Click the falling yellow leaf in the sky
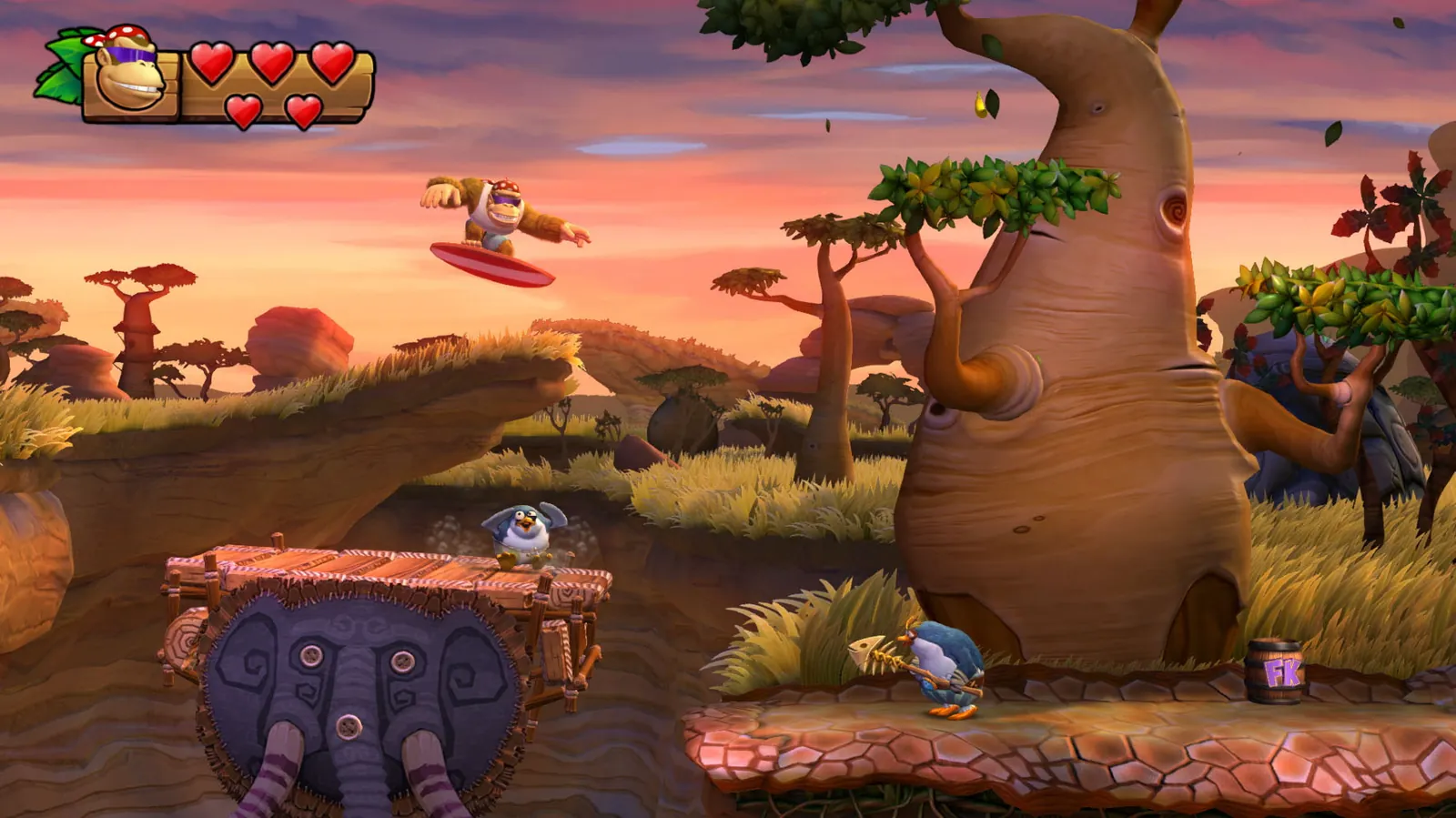 click(x=978, y=103)
